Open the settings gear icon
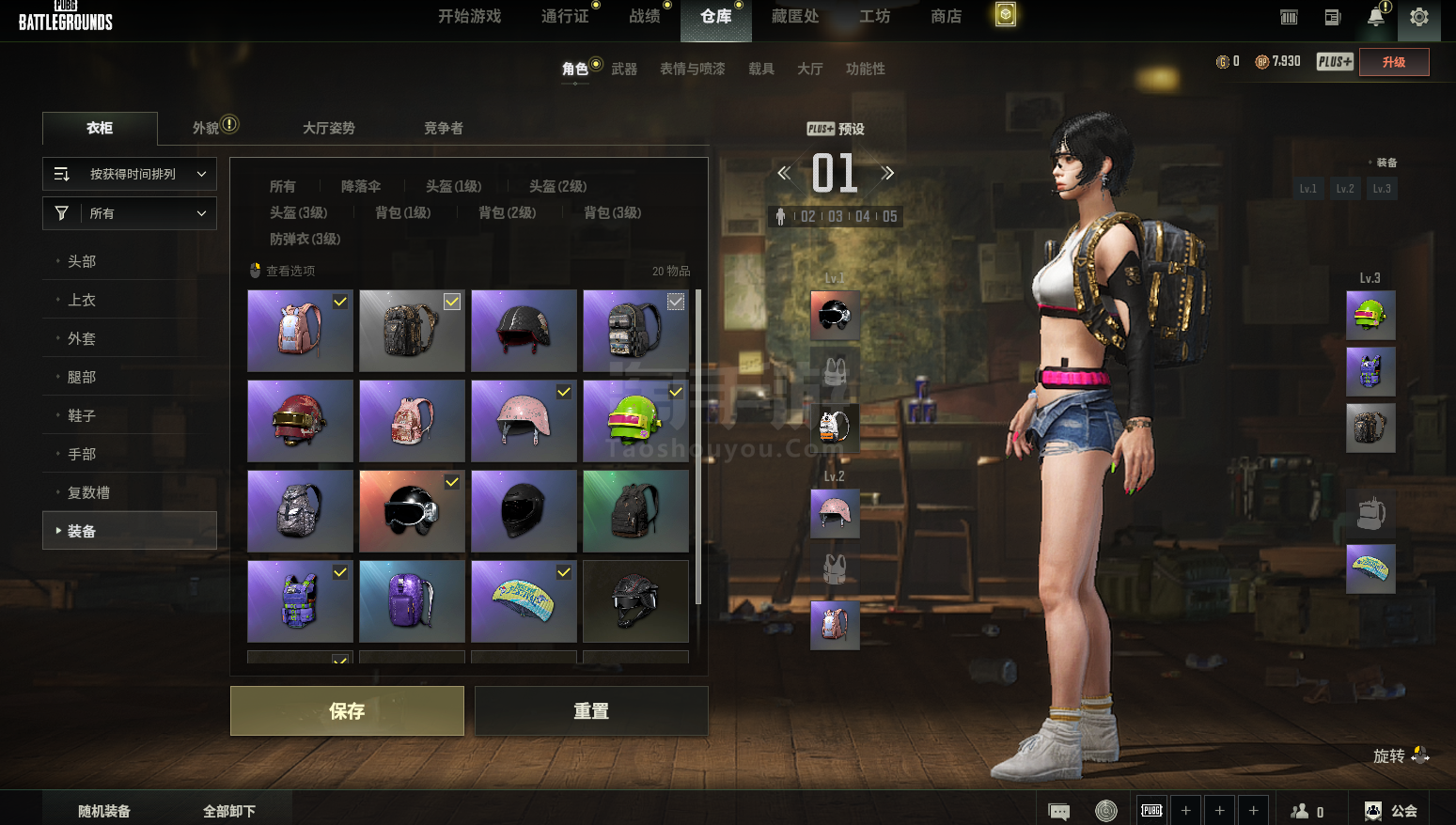The image size is (1456, 825). tap(1418, 17)
